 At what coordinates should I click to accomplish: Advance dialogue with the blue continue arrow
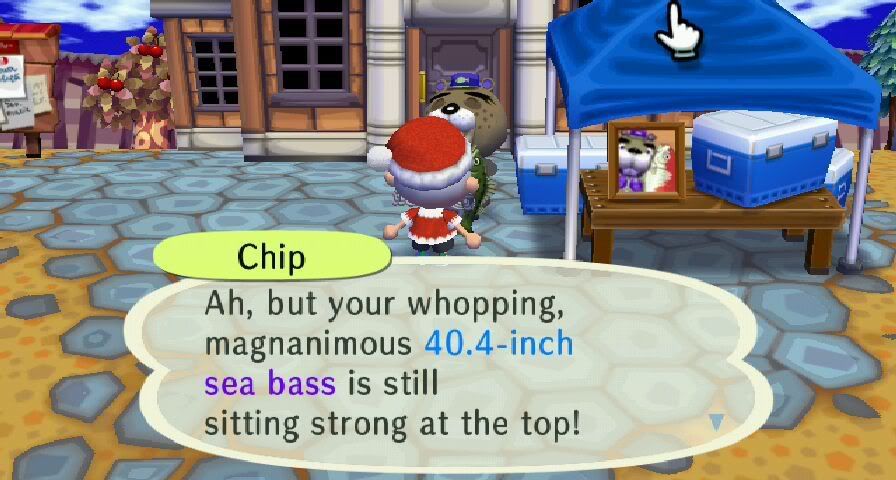click(716, 422)
